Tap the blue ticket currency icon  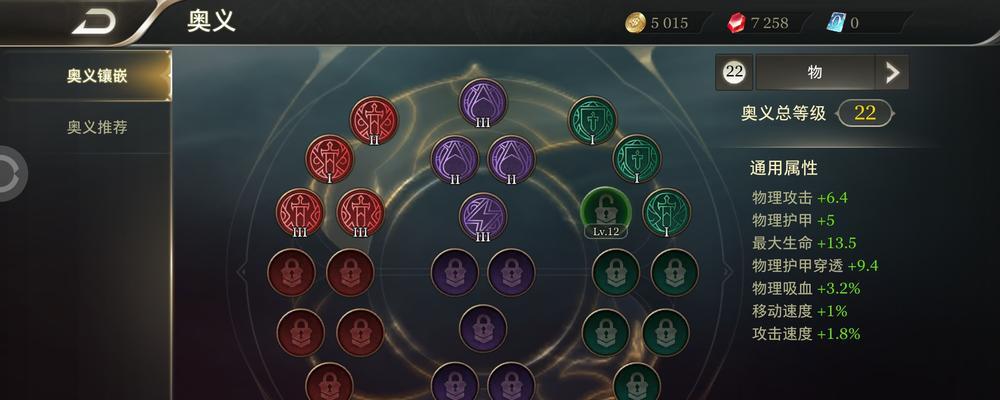(836, 23)
